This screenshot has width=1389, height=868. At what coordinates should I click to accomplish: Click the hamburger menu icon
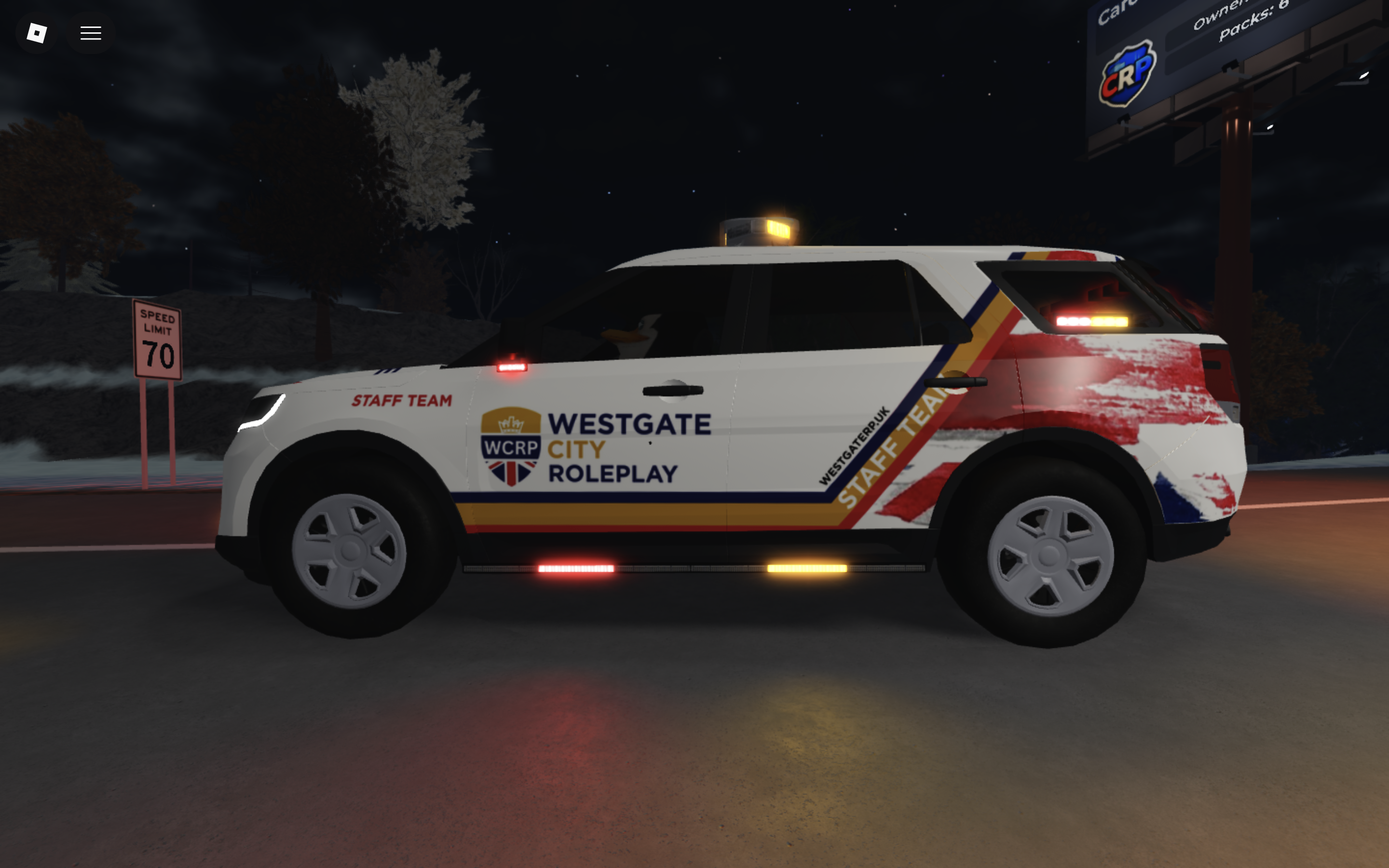(90, 33)
